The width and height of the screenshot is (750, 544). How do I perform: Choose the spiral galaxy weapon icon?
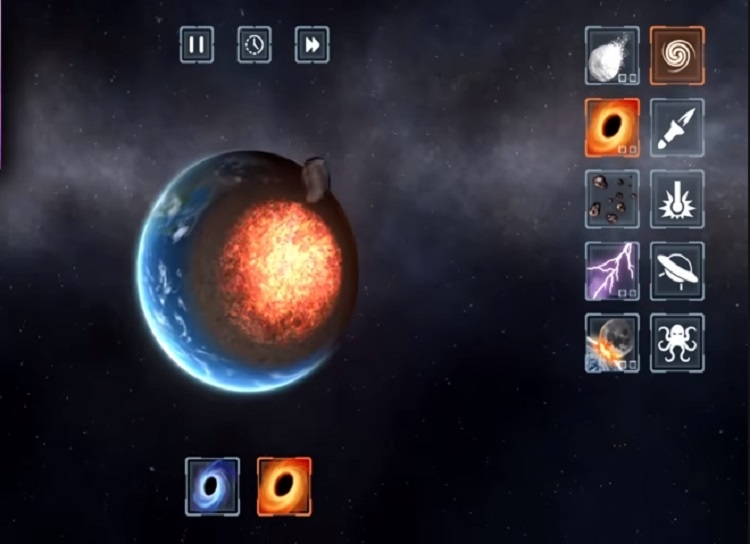(677, 56)
